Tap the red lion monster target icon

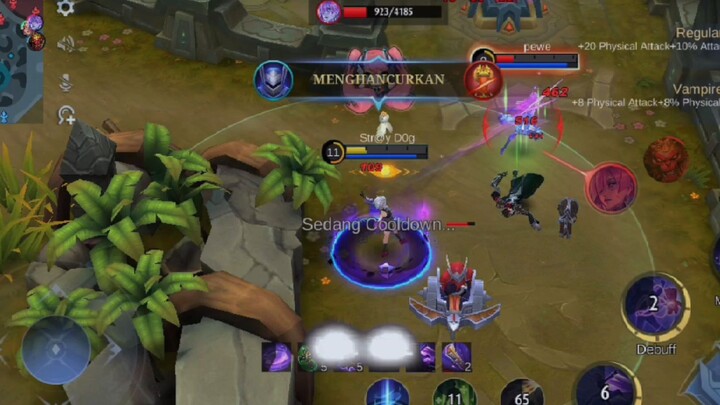click(x=665, y=159)
